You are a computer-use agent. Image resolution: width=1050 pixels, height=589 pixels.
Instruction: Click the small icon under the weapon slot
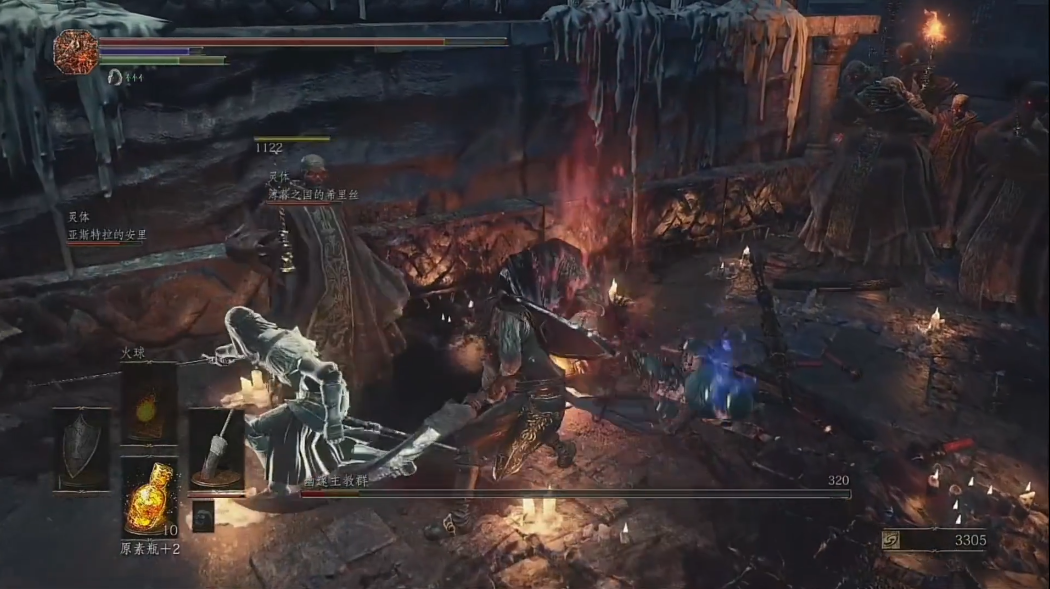203,515
